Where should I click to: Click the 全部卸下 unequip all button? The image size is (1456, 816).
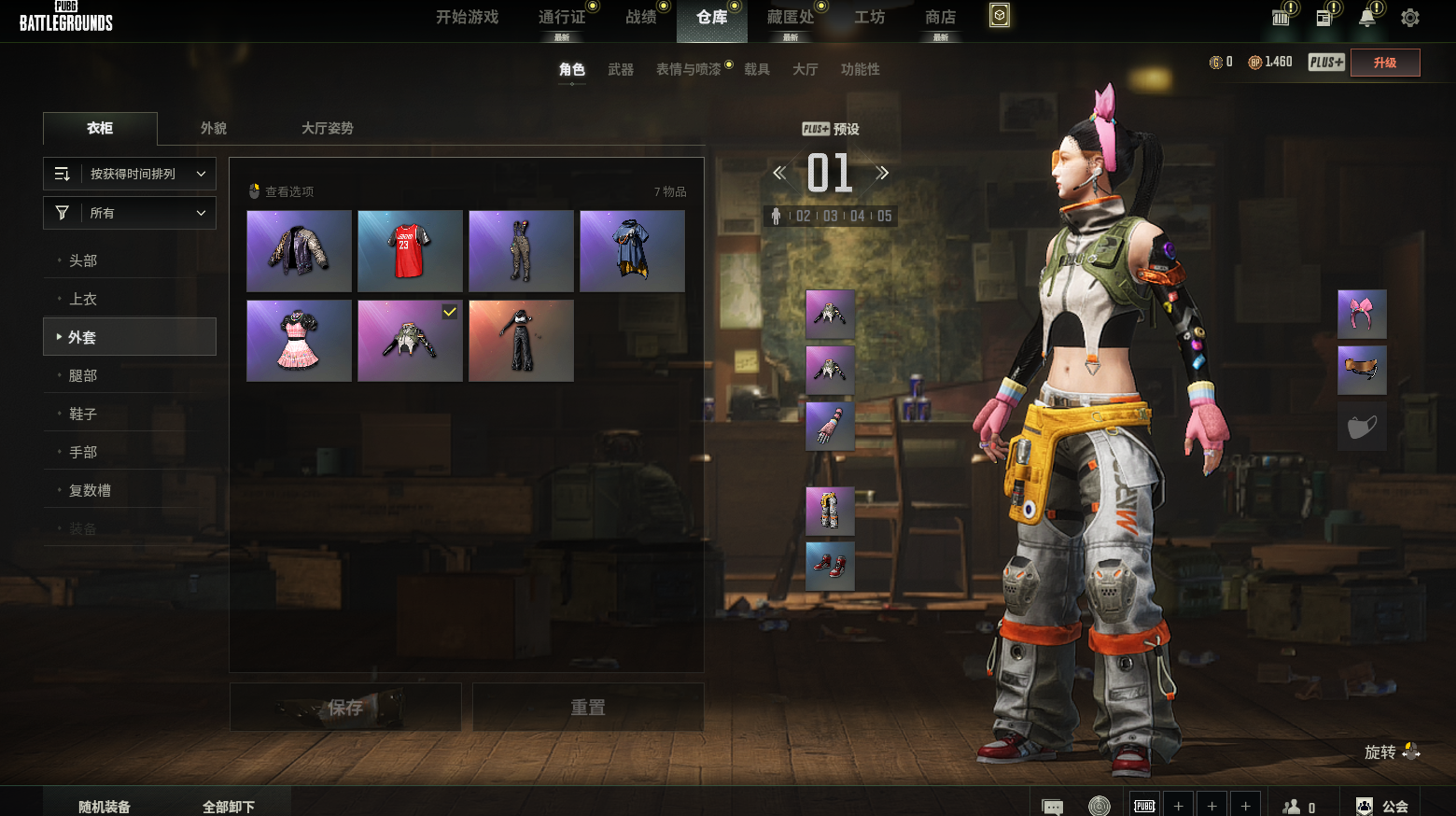pyautogui.click(x=229, y=807)
